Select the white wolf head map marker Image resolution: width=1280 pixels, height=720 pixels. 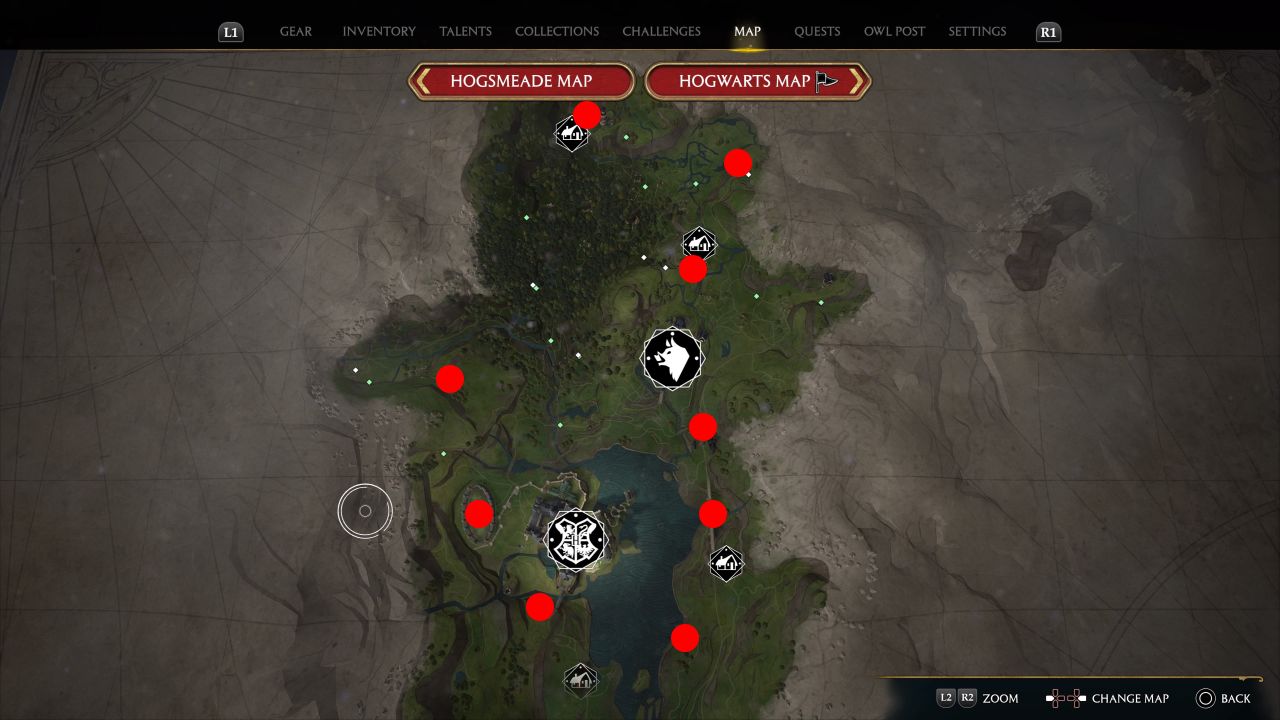click(672, 358)
